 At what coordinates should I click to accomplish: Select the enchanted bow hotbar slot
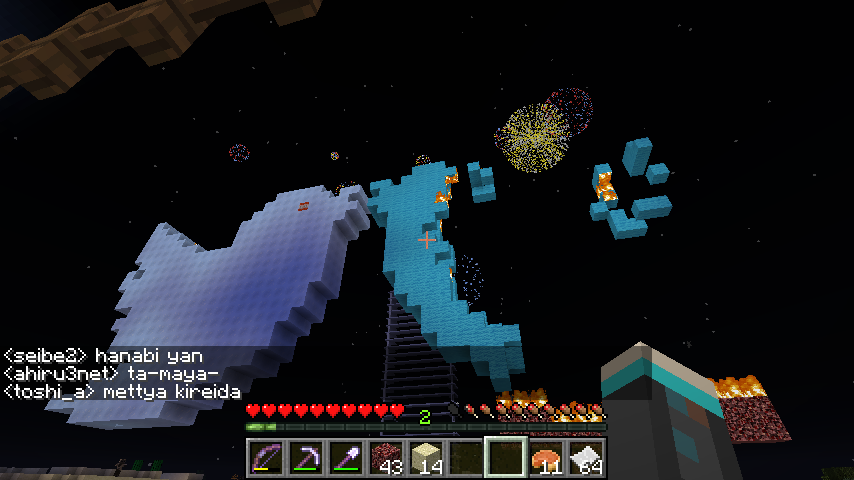coord(266,458)
